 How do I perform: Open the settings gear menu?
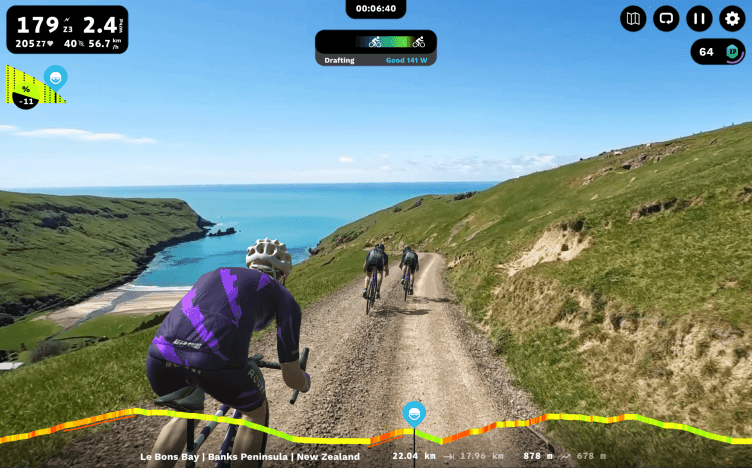point(733,18)
